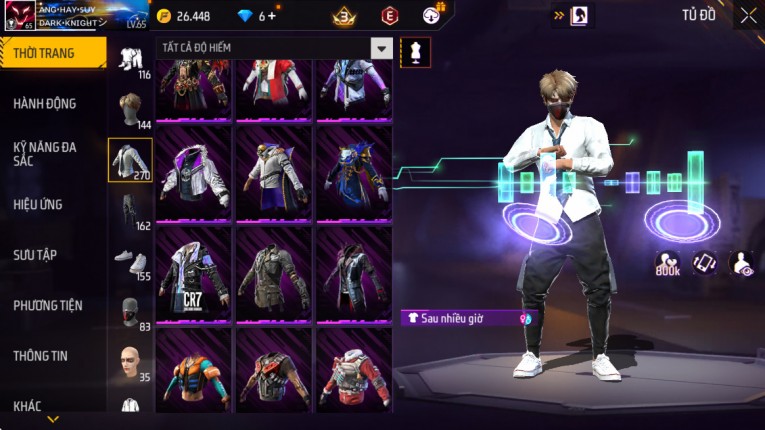Viewport: 765px width, 430px height.
Task: Select the shoes subcategory with 155 items
Action: (x=130, y=260)
